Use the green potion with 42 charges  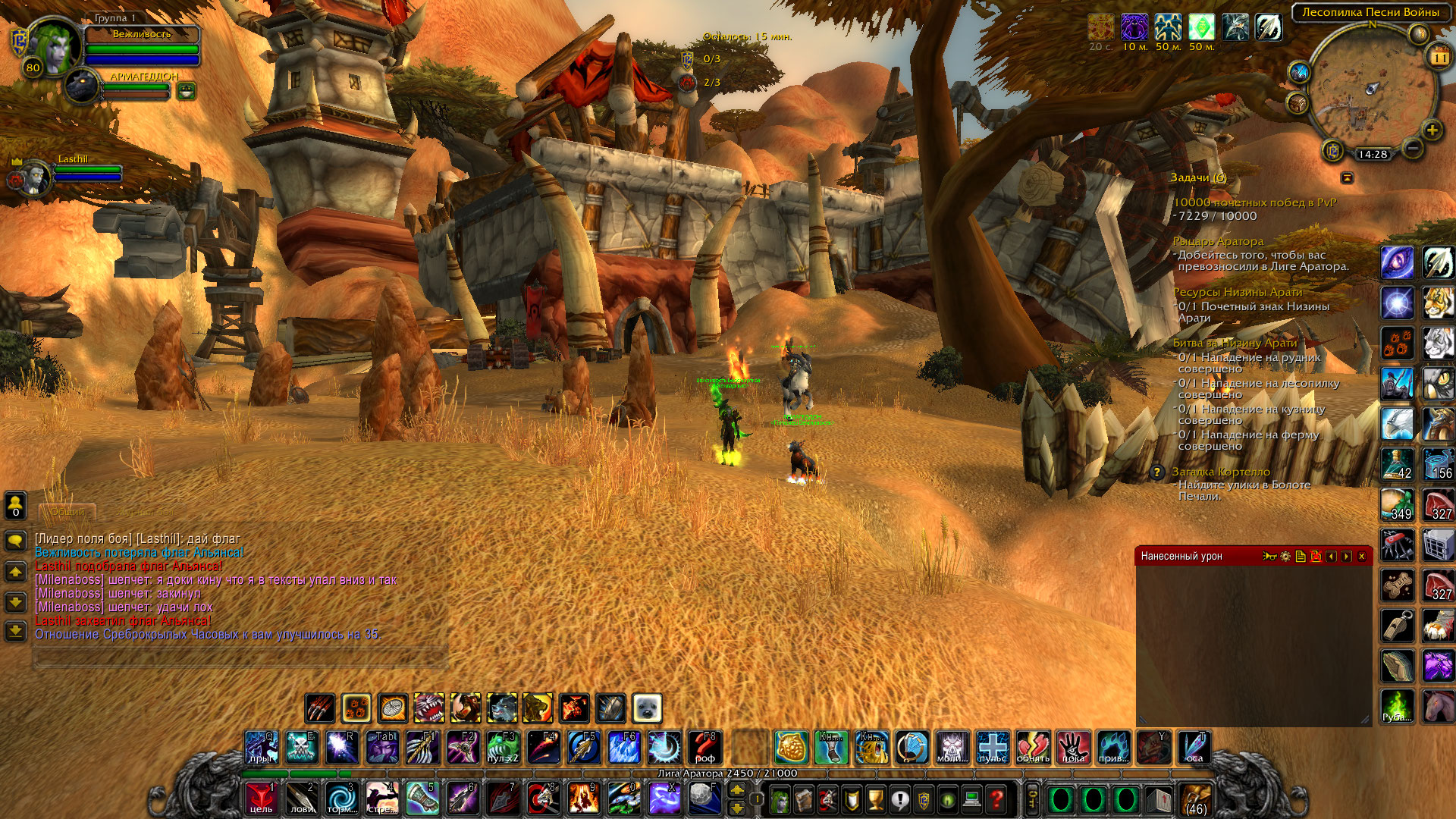click(1398, 465)
